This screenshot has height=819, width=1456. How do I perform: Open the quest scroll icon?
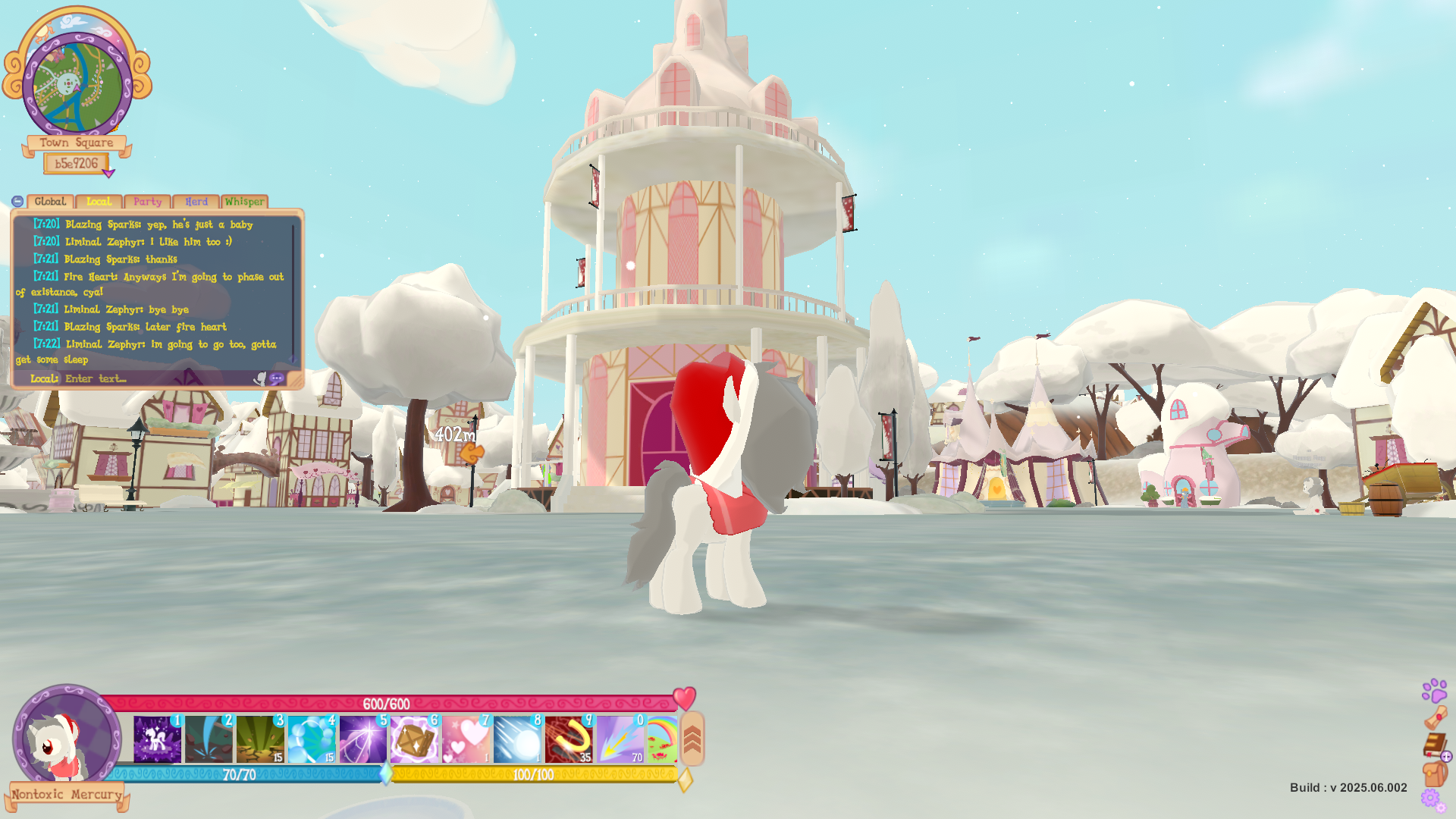[x=1435, y=717]
